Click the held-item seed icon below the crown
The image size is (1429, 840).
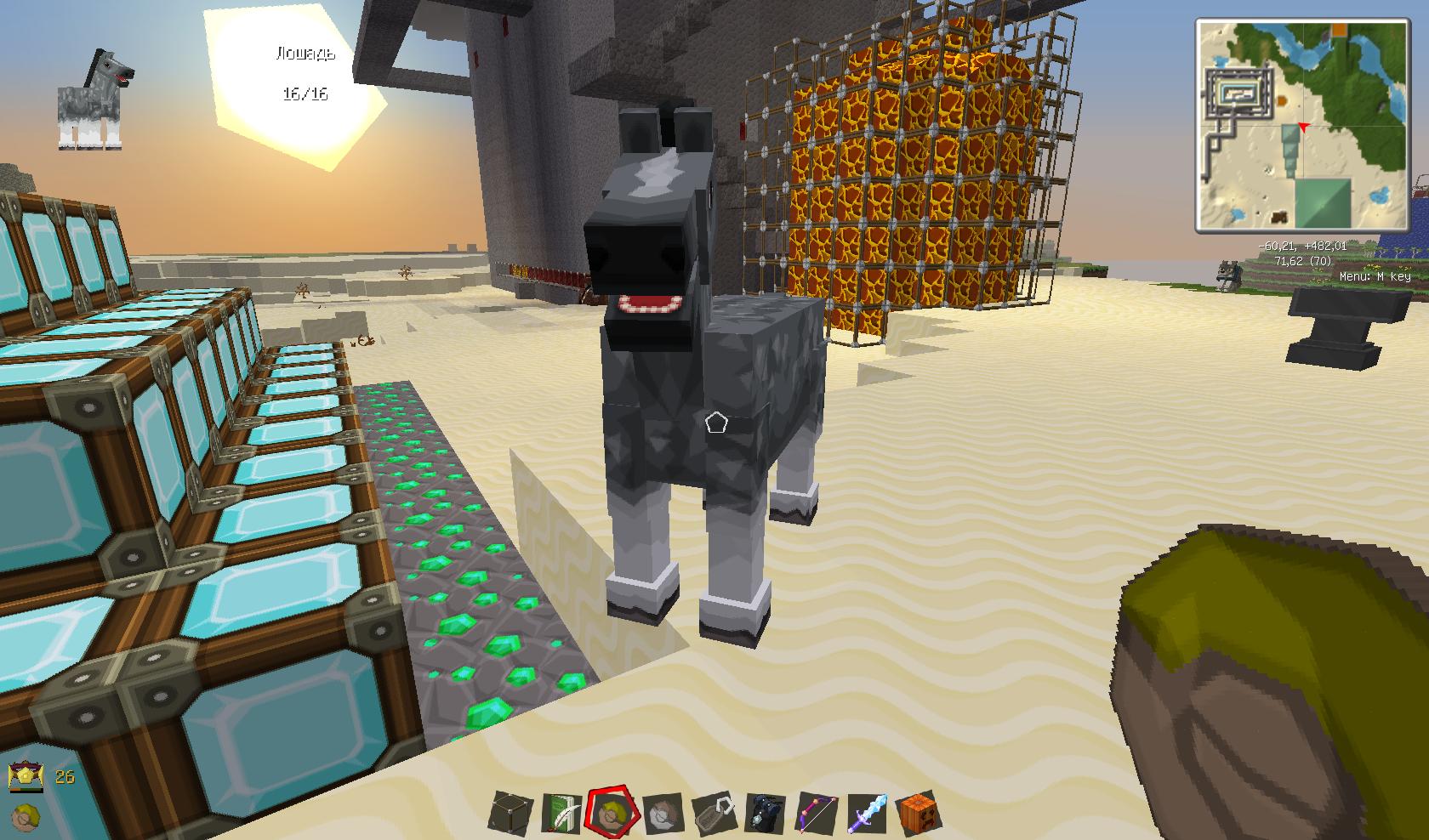coord(24,814)
